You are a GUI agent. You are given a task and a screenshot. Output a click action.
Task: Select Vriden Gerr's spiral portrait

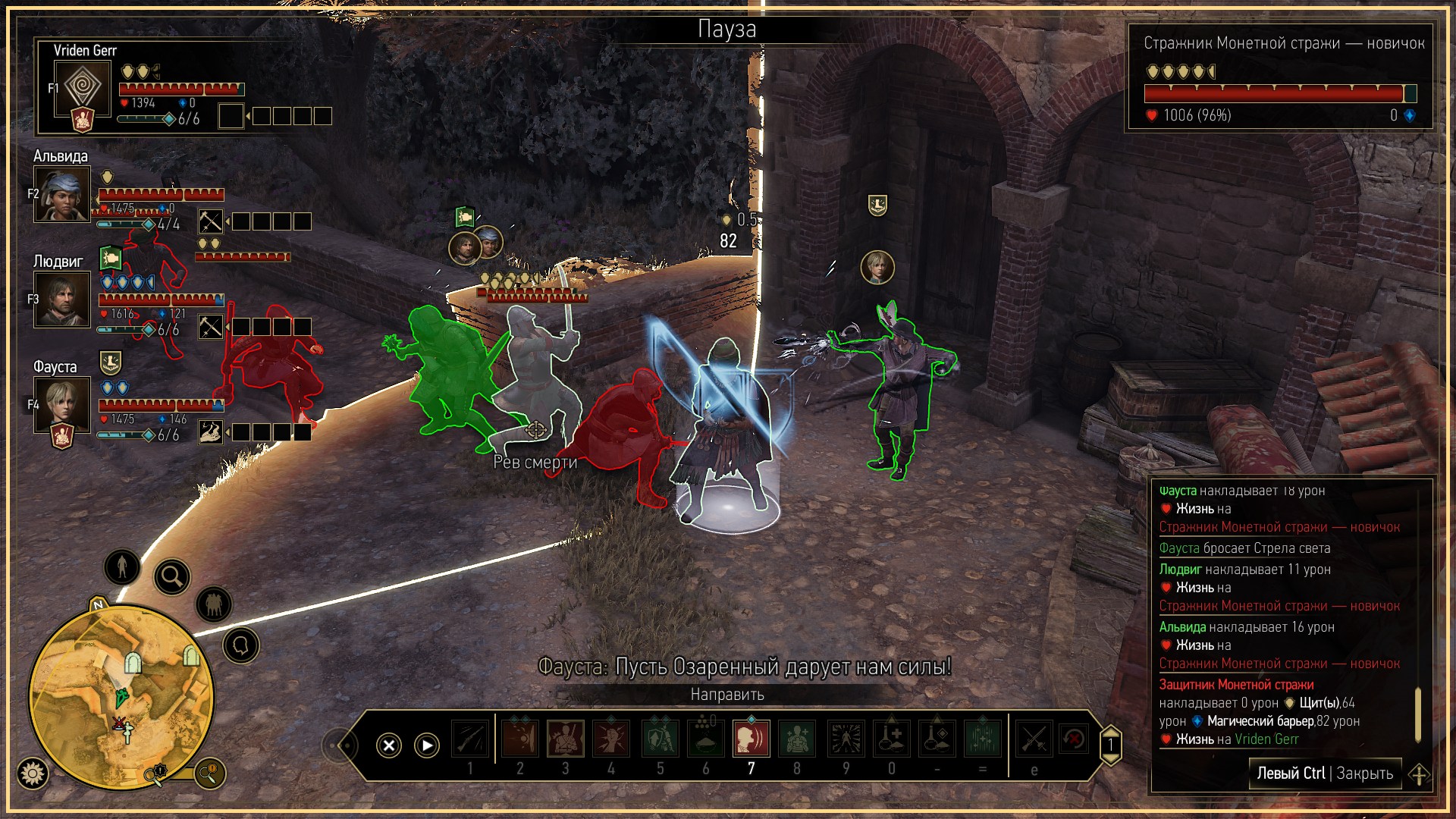point(83,87)
